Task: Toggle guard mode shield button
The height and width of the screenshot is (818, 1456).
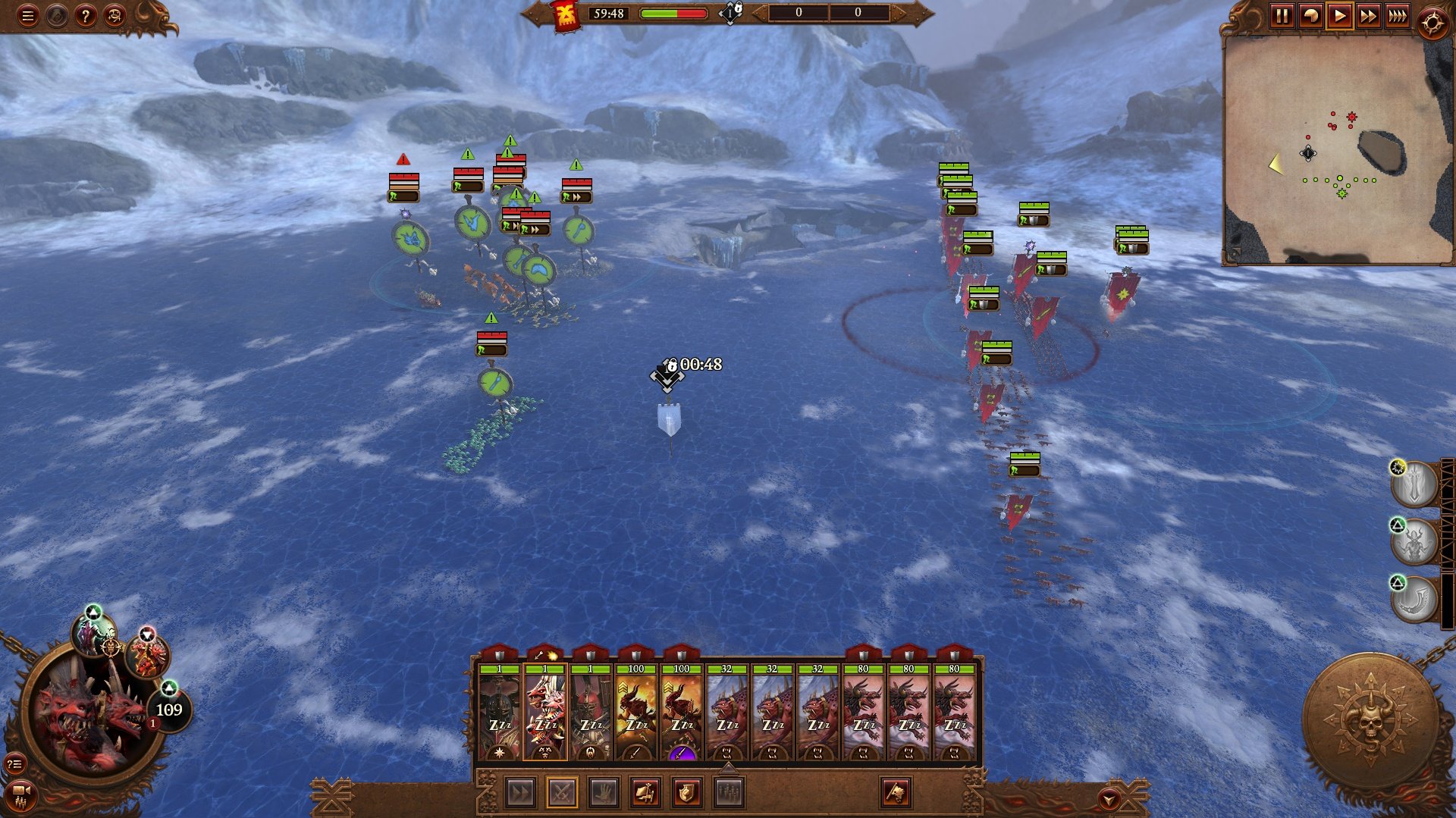Action: (686, 793)
